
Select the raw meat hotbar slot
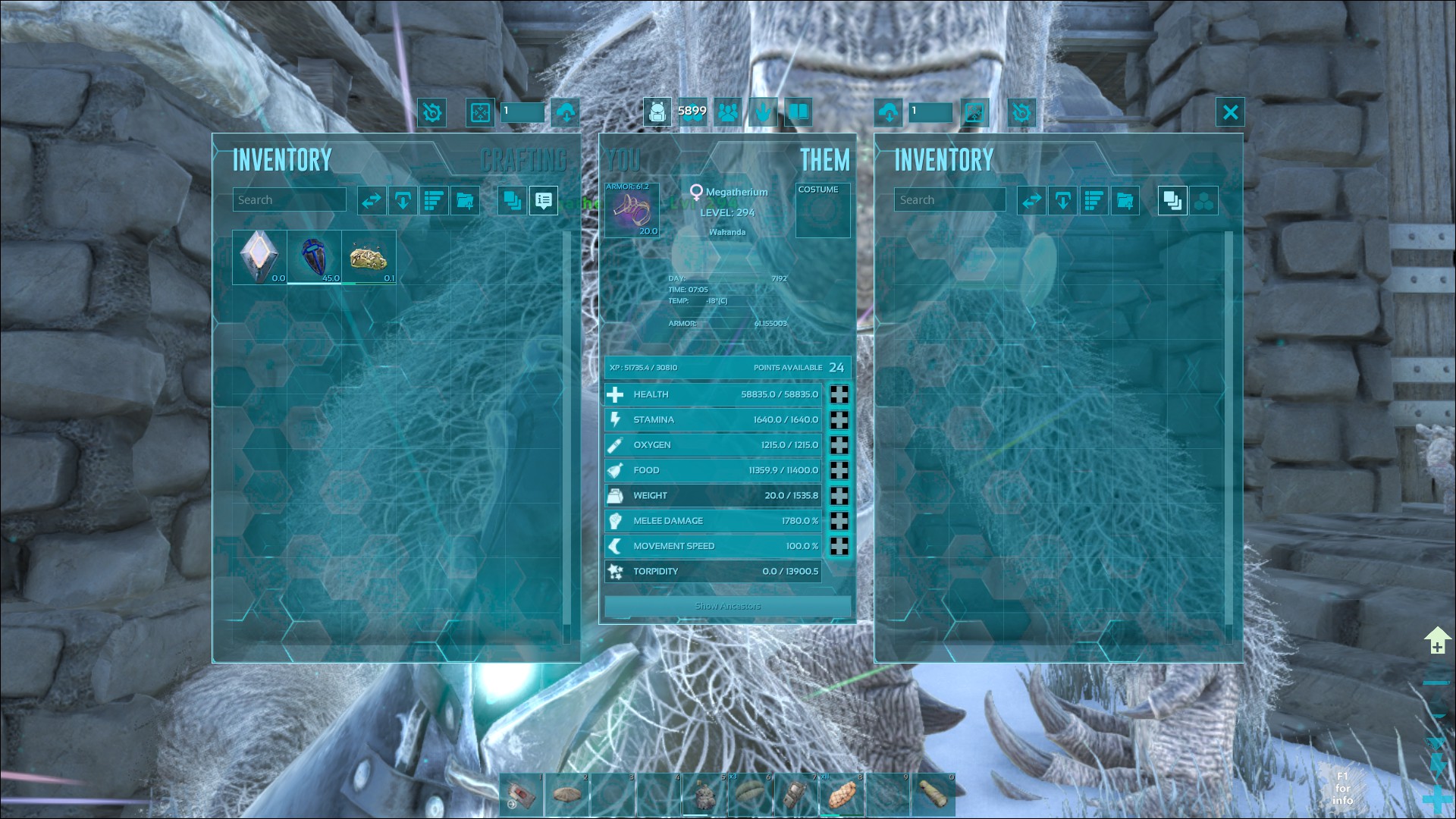pyautogui.click(x=842, y=795)
